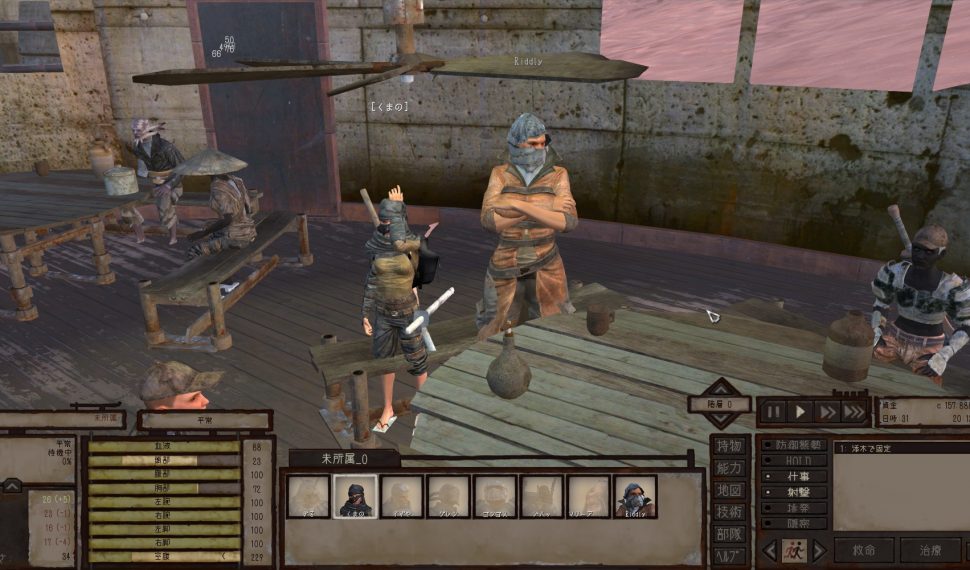Switch to the 未所属_0 squad tab

344,458
